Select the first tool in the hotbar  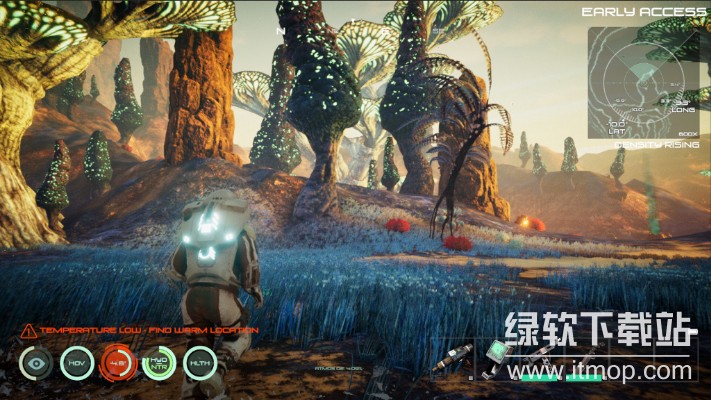(x=452, y=359)
